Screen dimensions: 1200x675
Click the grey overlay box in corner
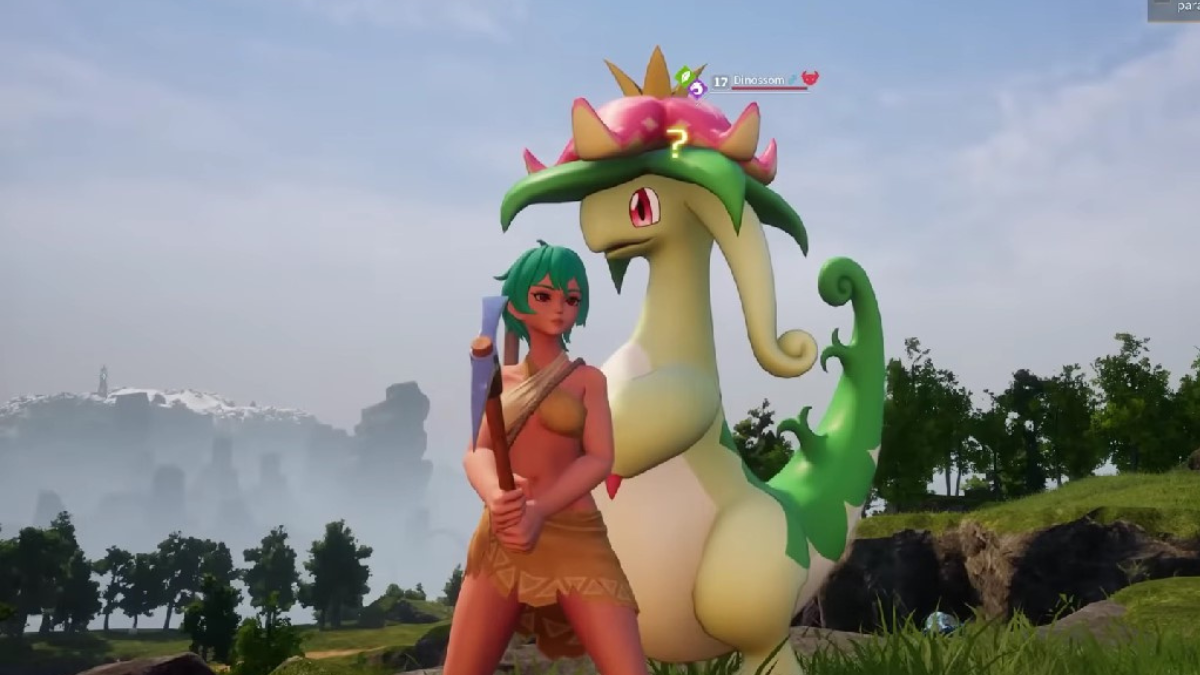coord(1174,9)
